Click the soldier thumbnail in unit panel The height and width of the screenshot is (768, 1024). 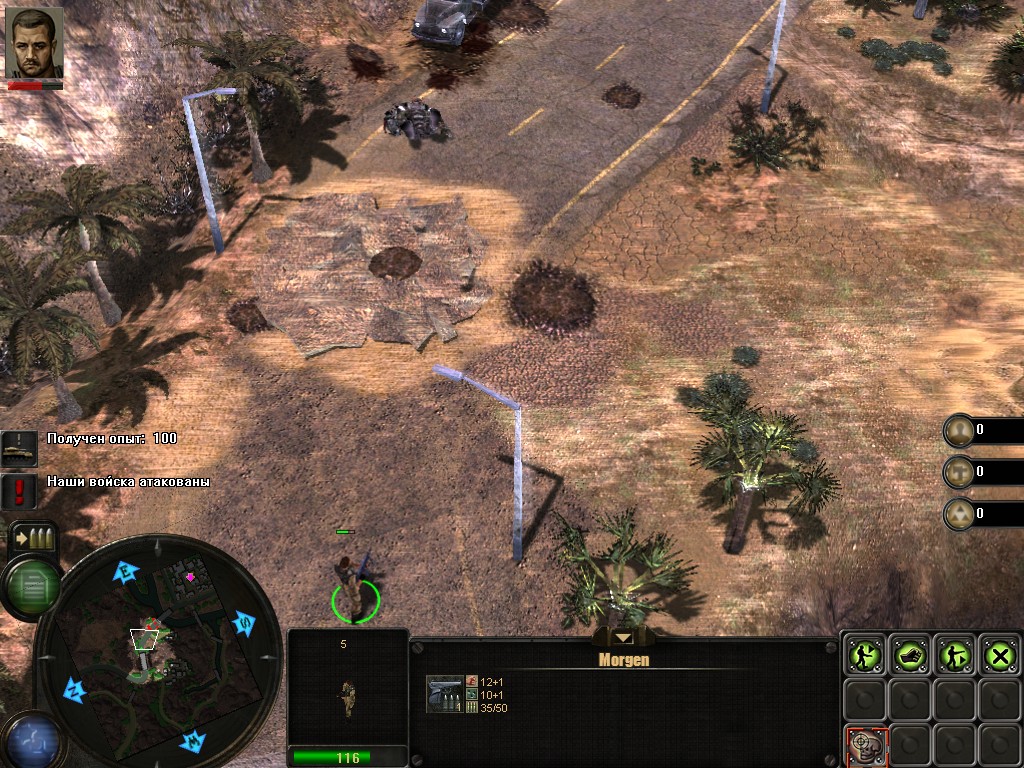[x=347, y=698]
